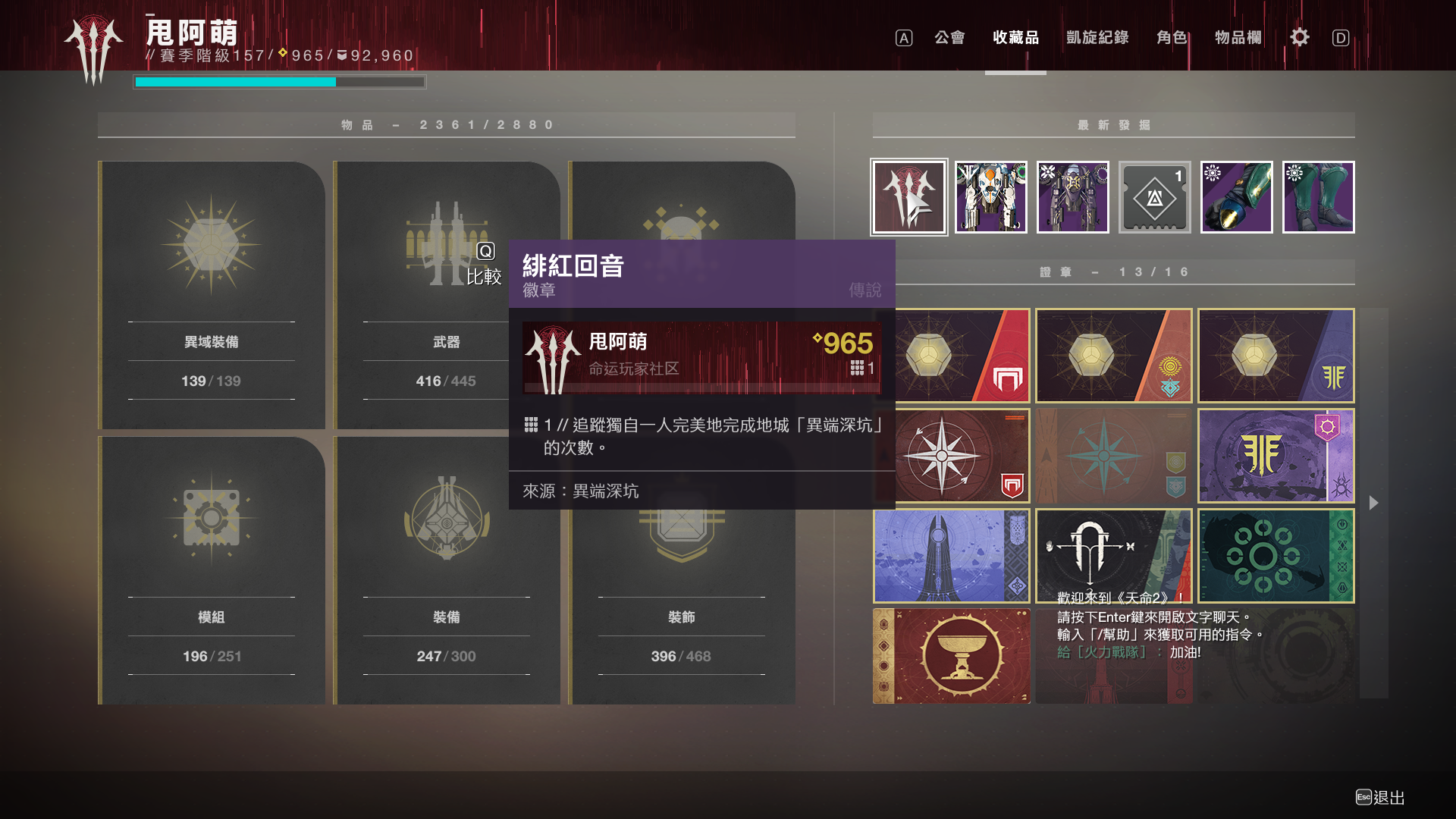
Task: Click the tower tracker seal badge
Action: tap(951, 556)
